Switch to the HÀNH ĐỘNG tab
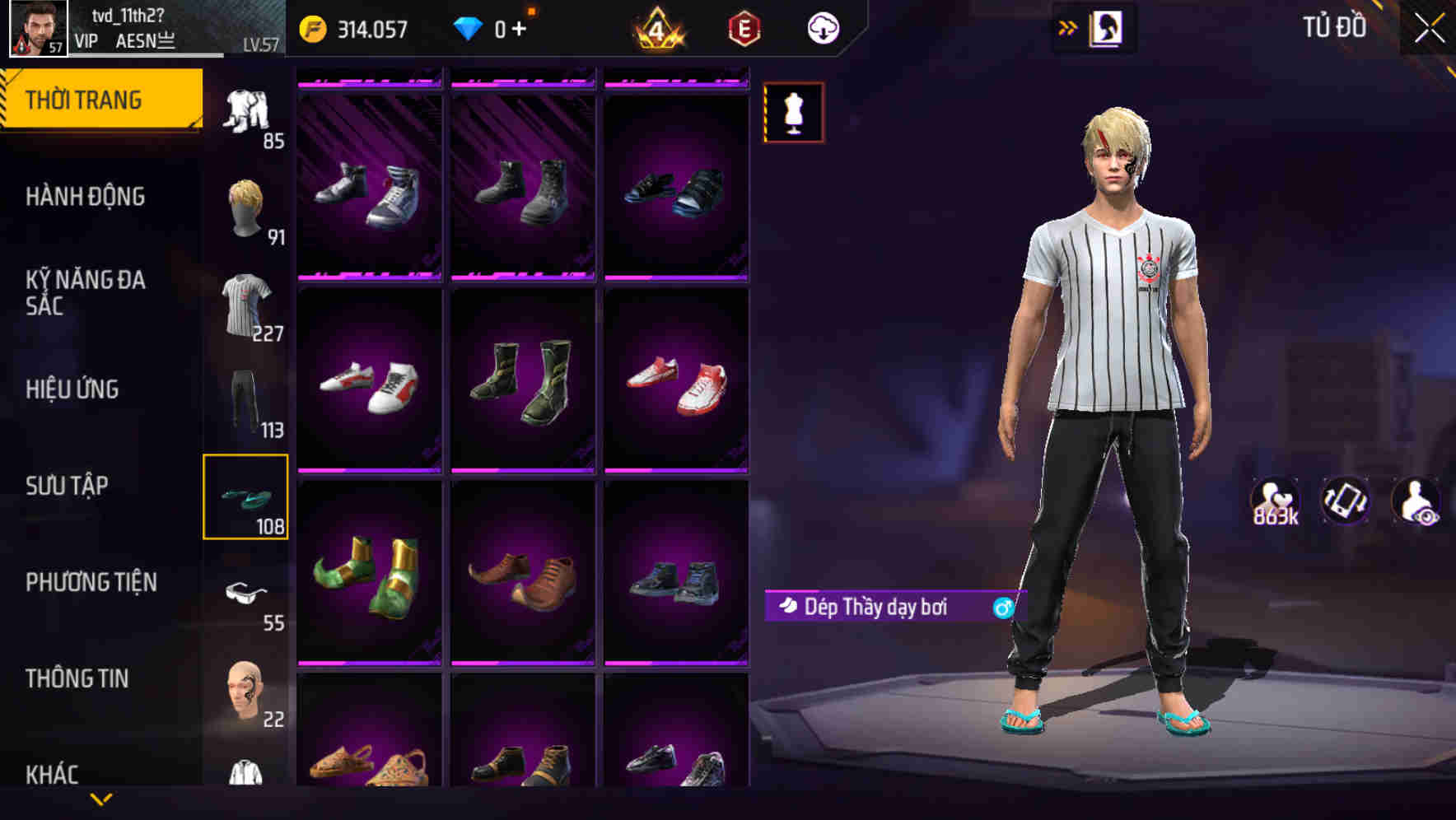 [x=86, y=196]
